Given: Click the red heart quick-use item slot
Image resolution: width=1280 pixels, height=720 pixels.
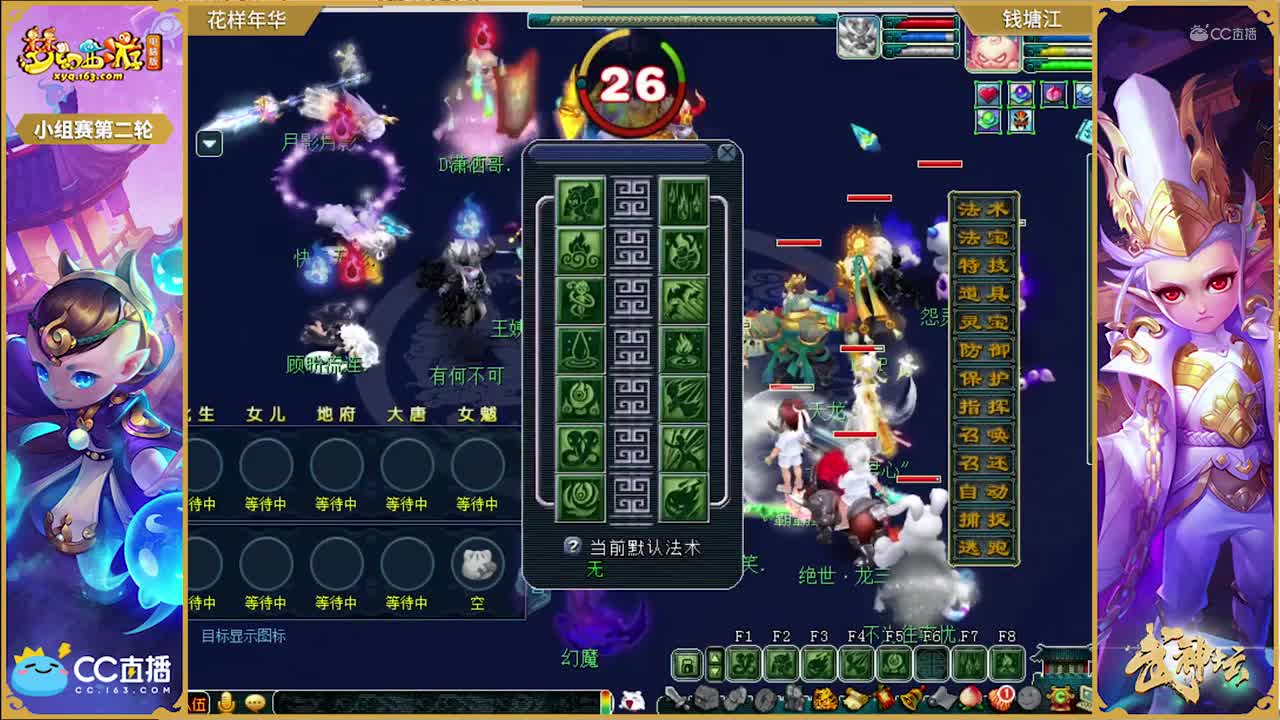Looking at the screenshot, I should coord(988,92).
